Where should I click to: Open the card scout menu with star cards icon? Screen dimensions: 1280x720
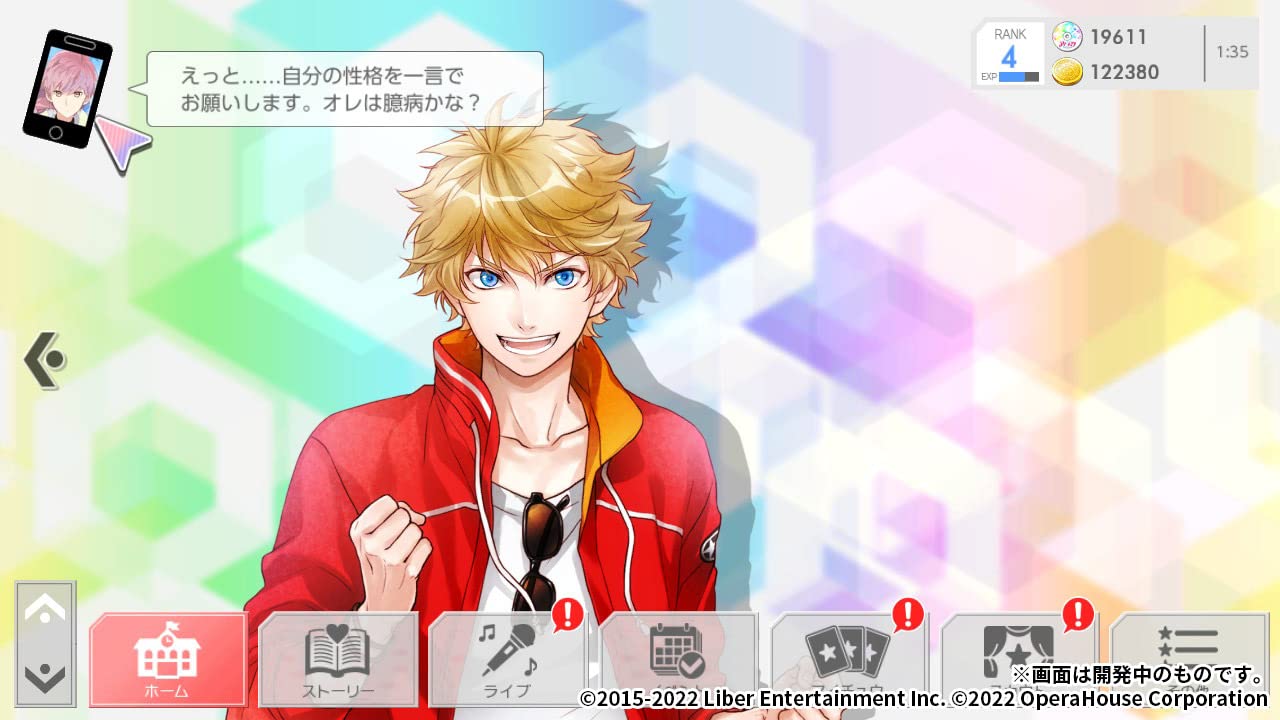click(x=850, y=657)
